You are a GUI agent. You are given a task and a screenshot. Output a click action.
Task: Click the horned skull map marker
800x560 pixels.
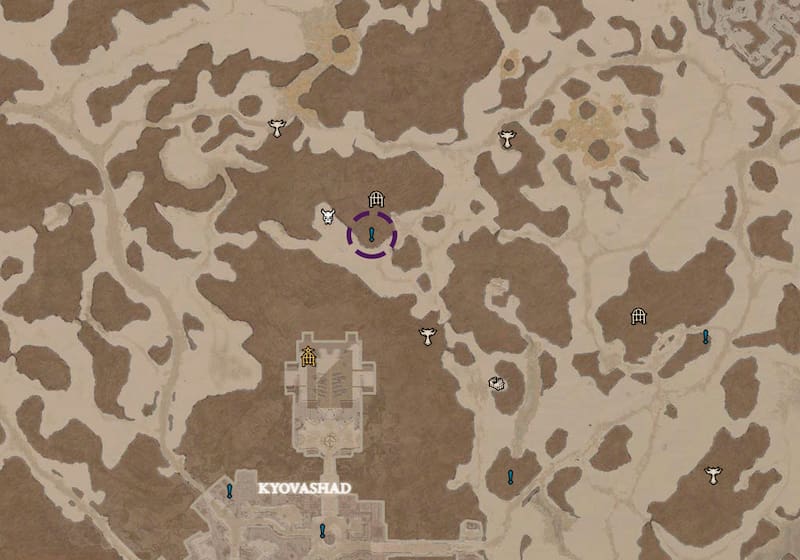(327, 215)
